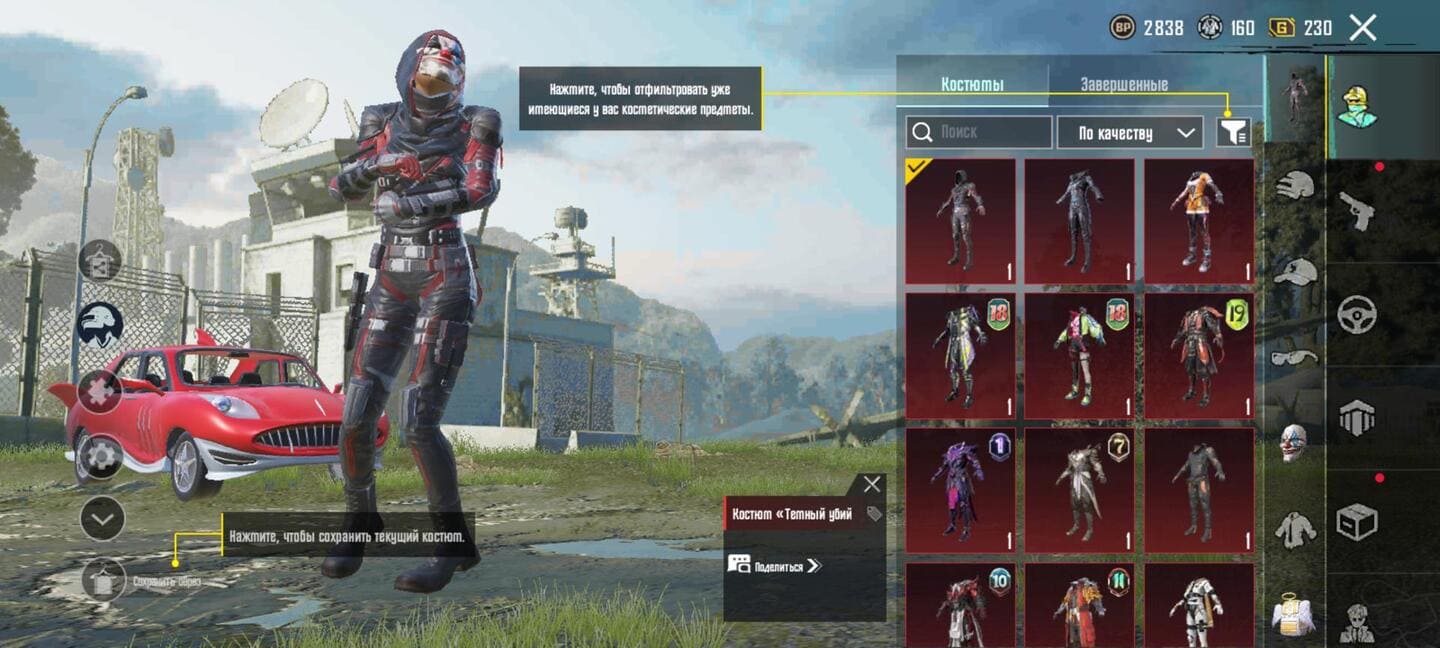Select the costume with the 7 badge
This screenshot has height=648, width=1440.
click(x=1080, y=491)
